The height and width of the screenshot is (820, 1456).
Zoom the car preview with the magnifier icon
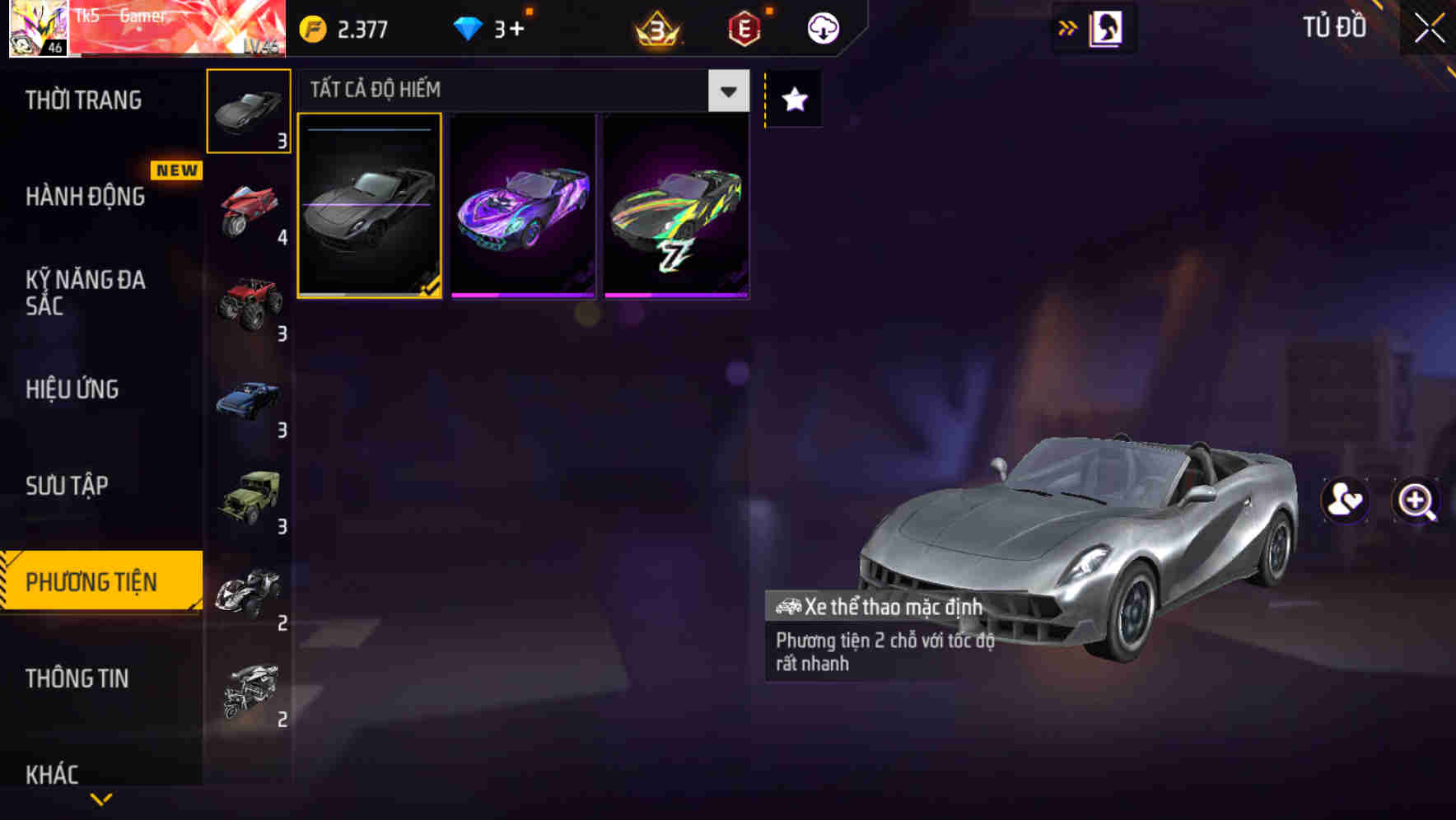1416,501
